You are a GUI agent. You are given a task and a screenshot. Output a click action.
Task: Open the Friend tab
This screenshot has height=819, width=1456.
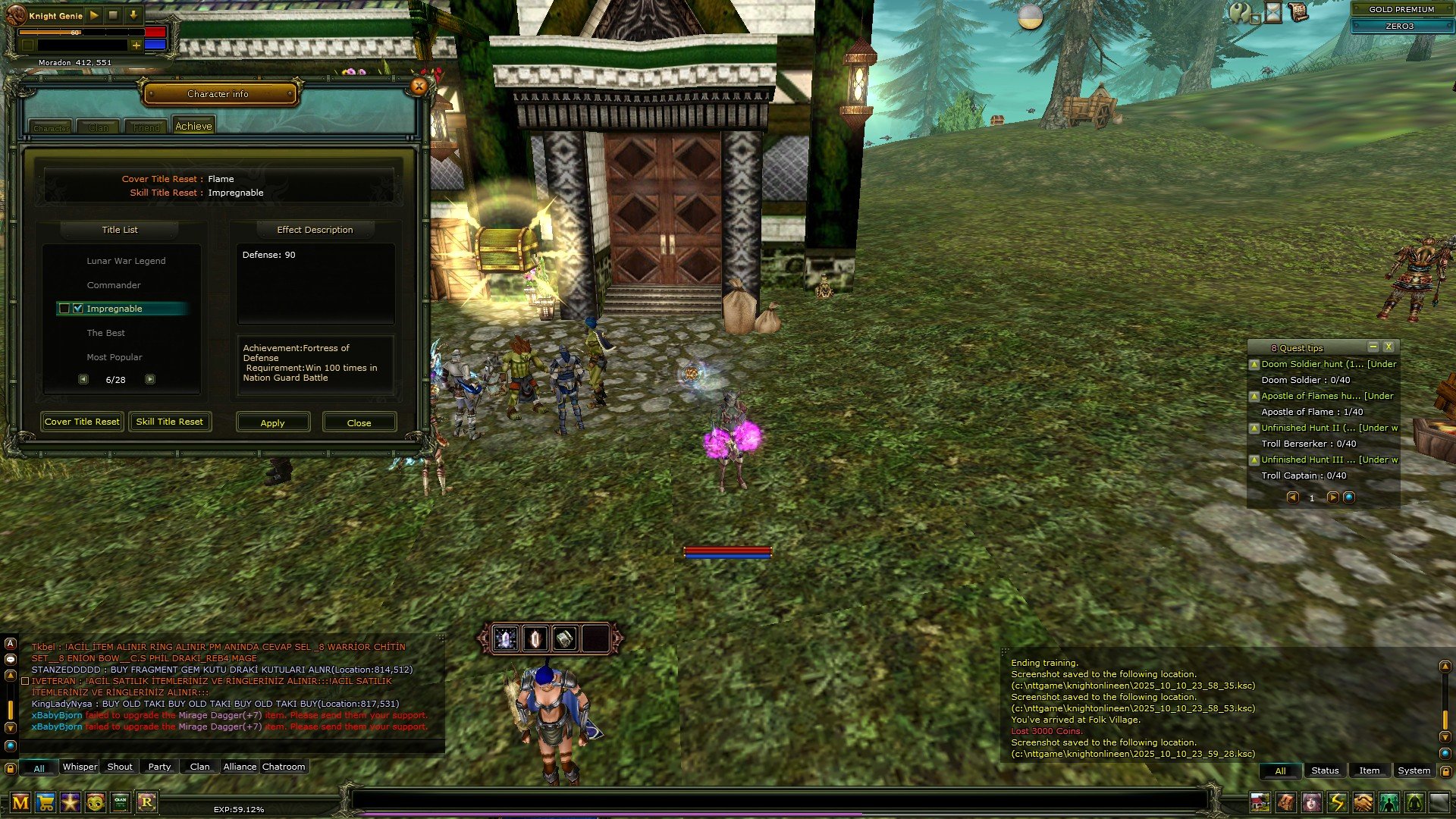(x=146, y=127)
